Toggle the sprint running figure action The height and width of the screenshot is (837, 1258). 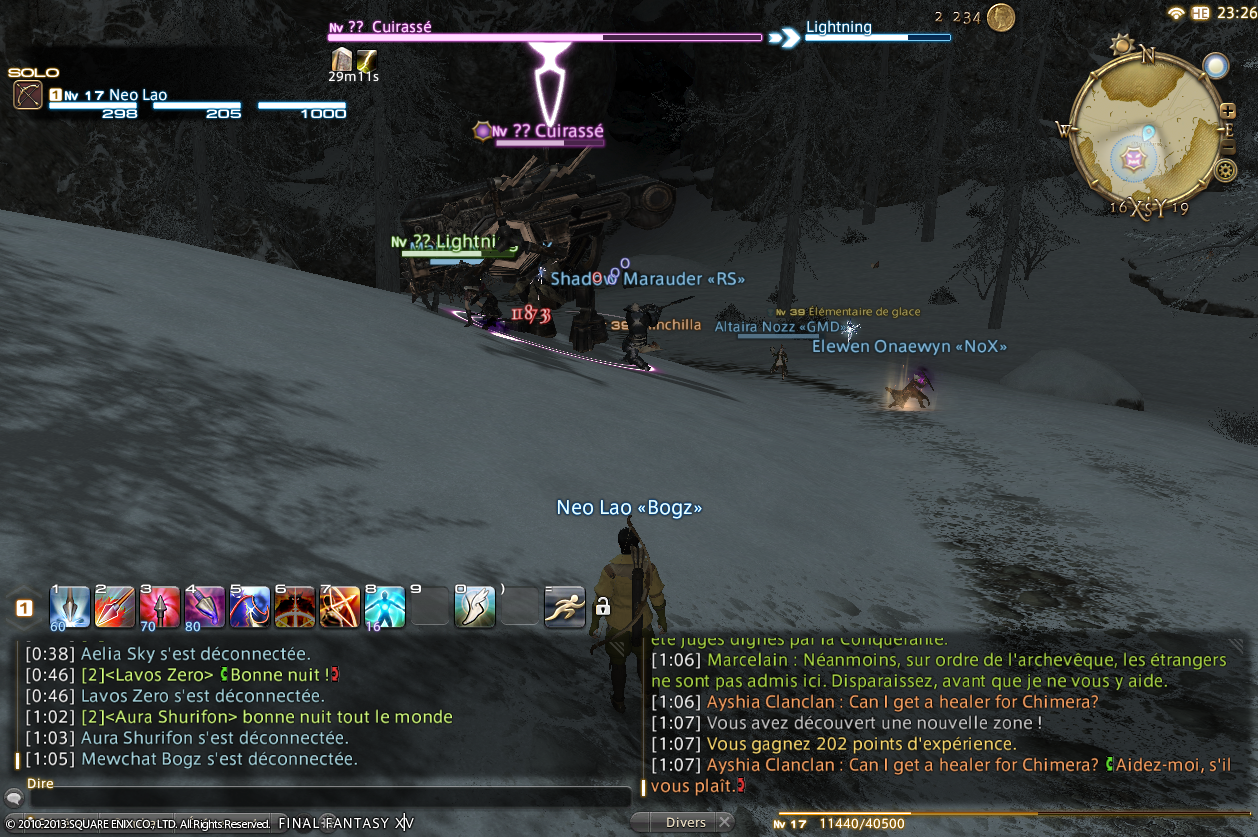[x=565, y=606]
